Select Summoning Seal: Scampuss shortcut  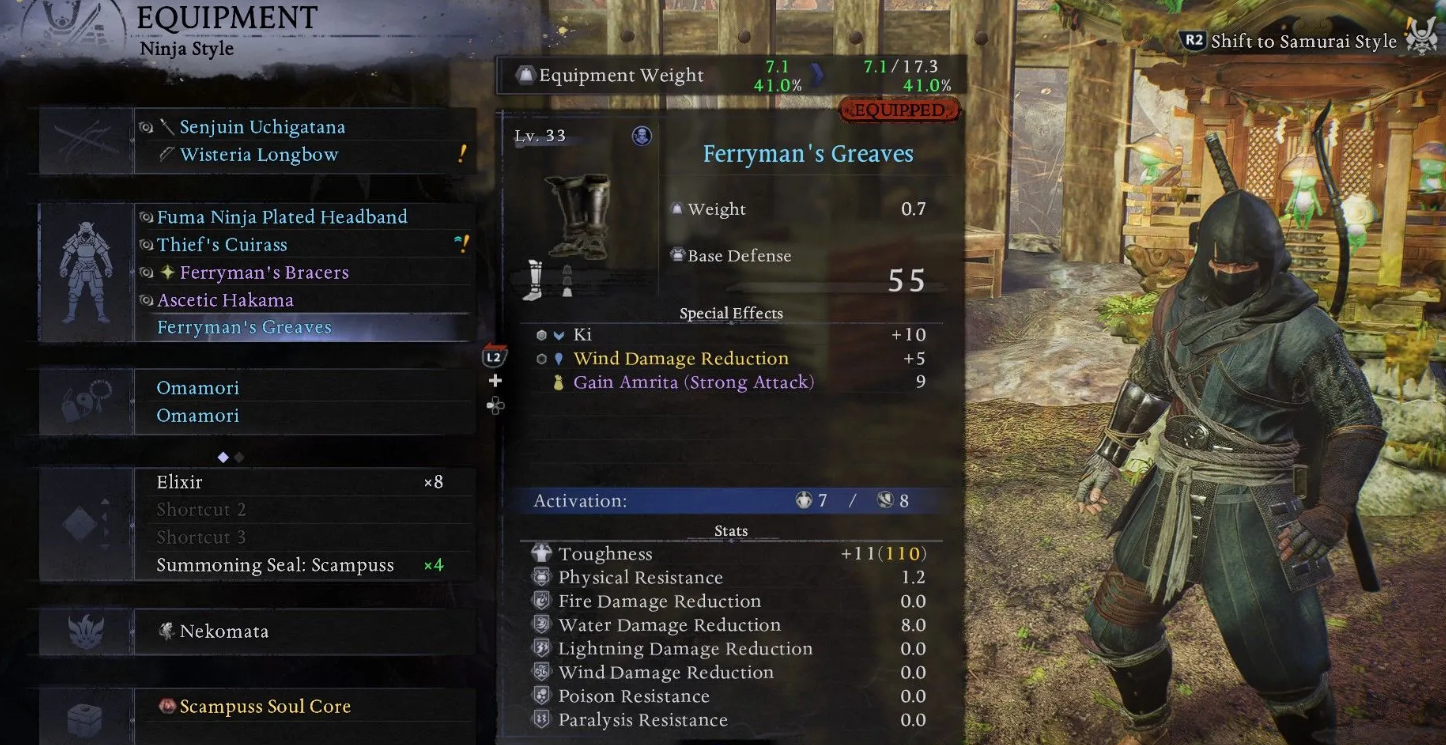pyautogui.click(x=275, y=565)
